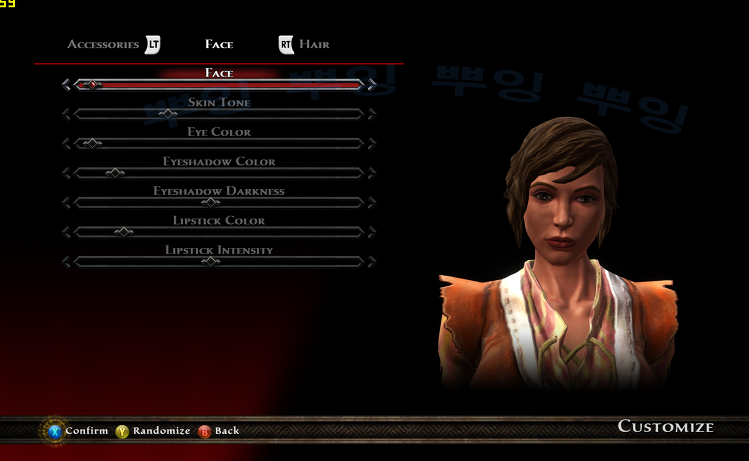Select the Skin Tone slider
The image size is (749, 461).
pos(218,114)
